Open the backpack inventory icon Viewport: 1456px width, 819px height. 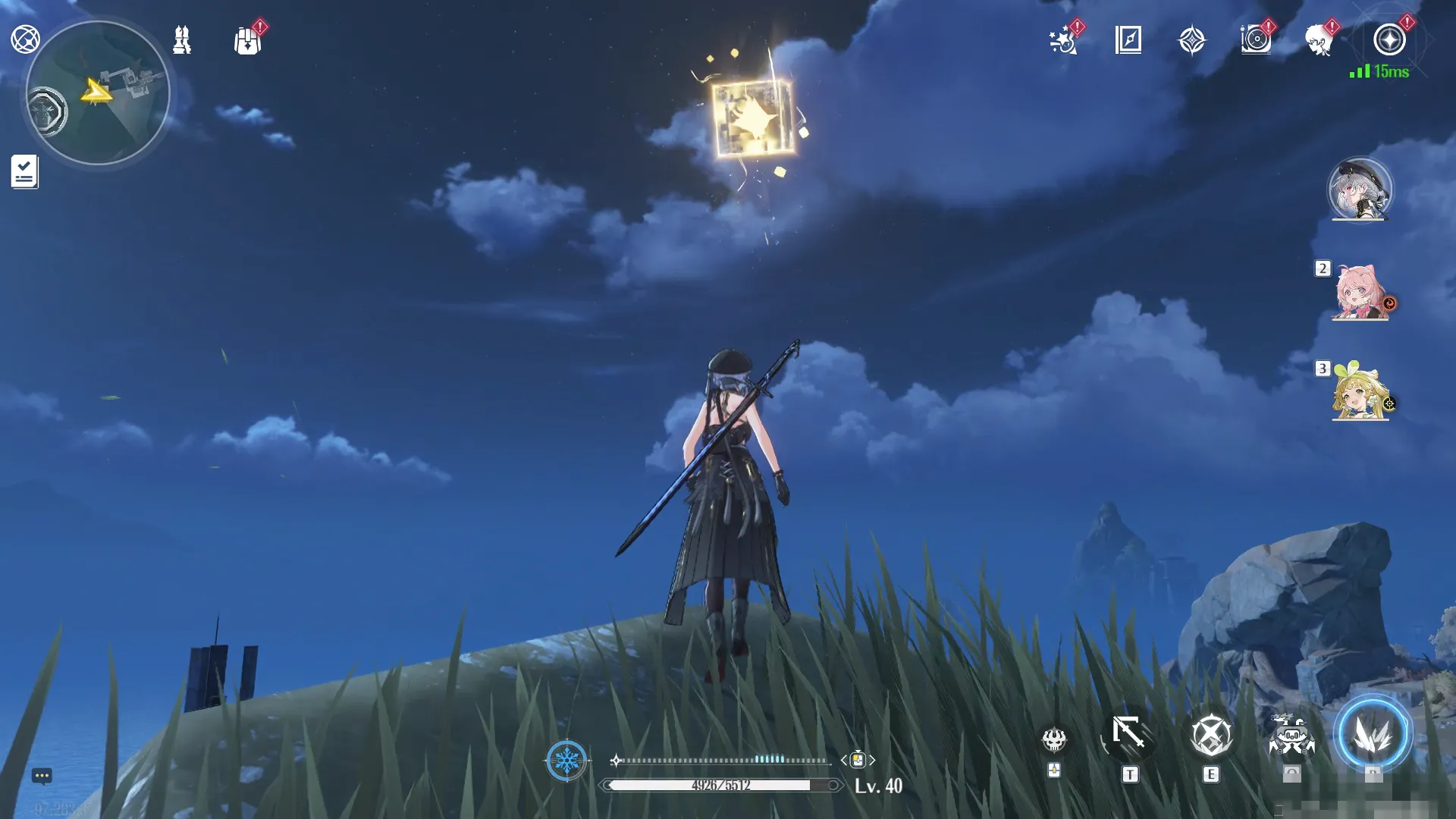247,41
